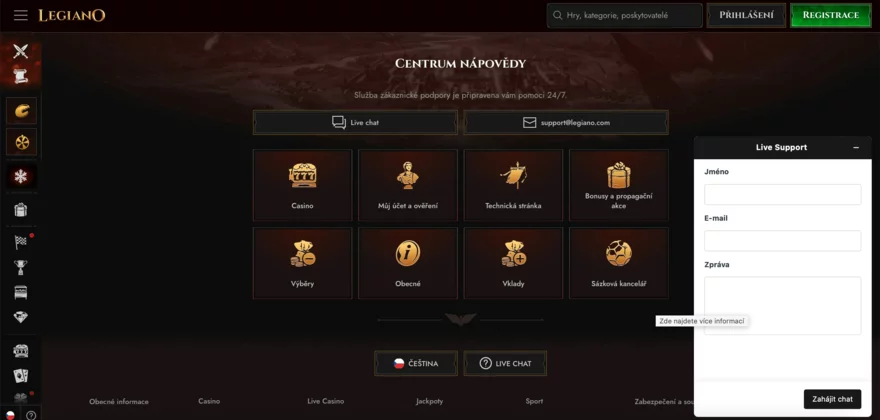
Task: Open the Casino help category
Action: 302,185
